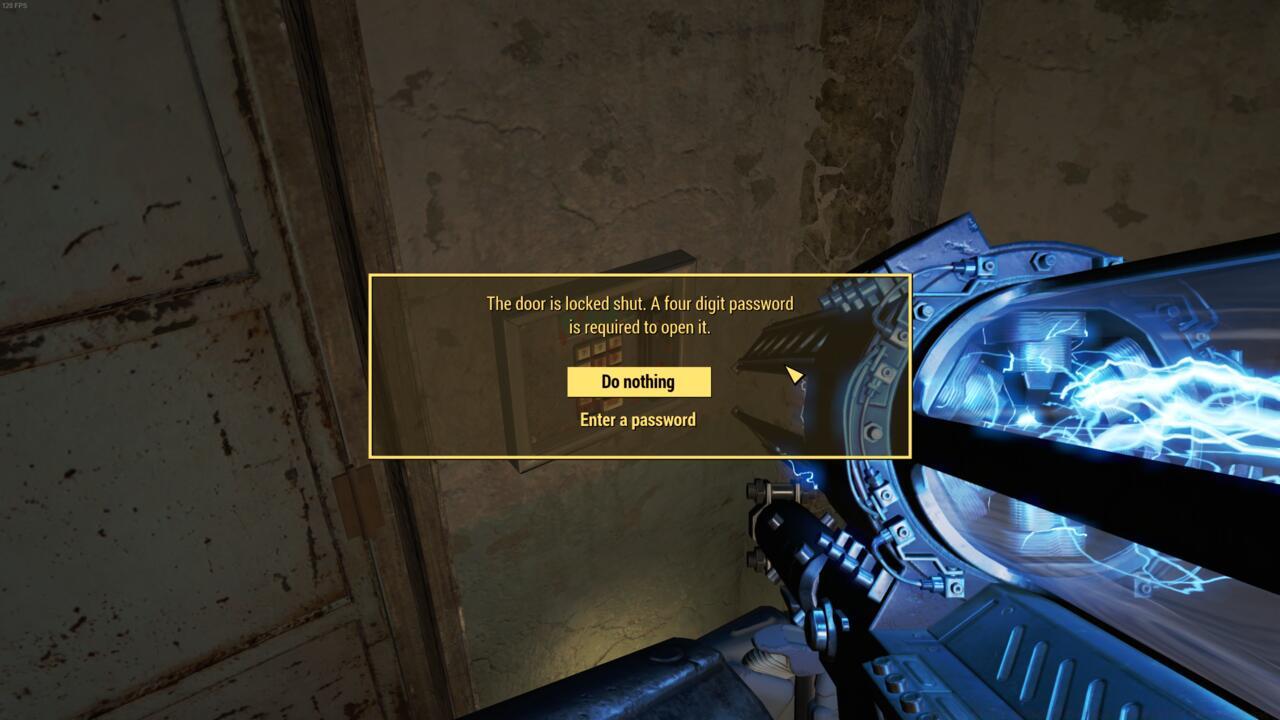Click the dialog's yellow border frame
The image size is (1280, 720).
click(640, 276)
